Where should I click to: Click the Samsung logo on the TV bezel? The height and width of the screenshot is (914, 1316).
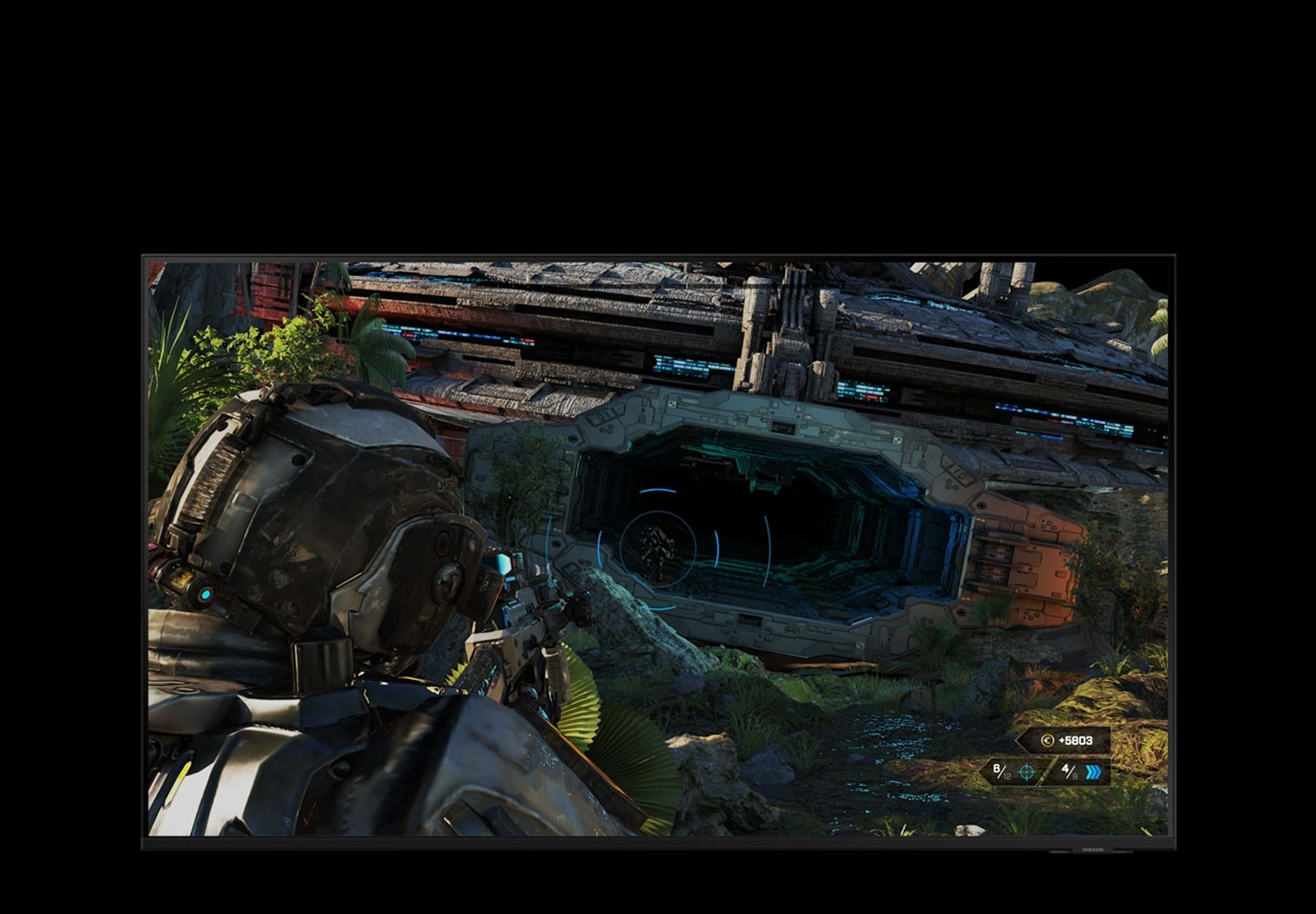(x=1093, y=850)
